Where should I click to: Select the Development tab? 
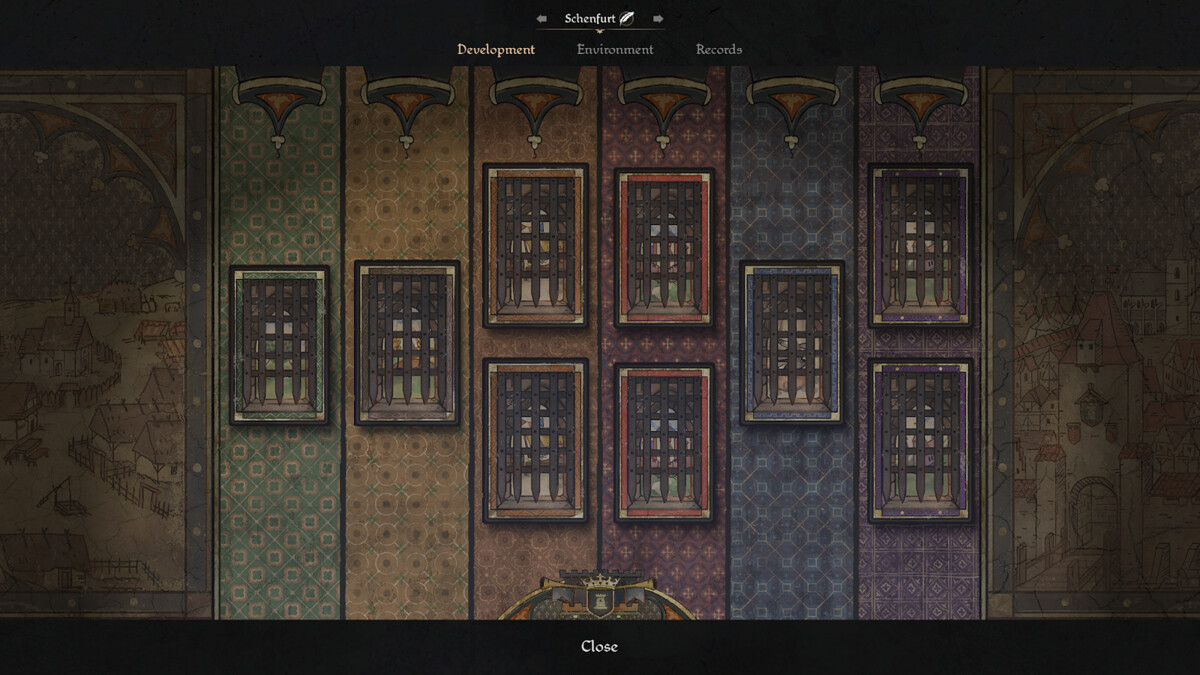tap(496, 49)
